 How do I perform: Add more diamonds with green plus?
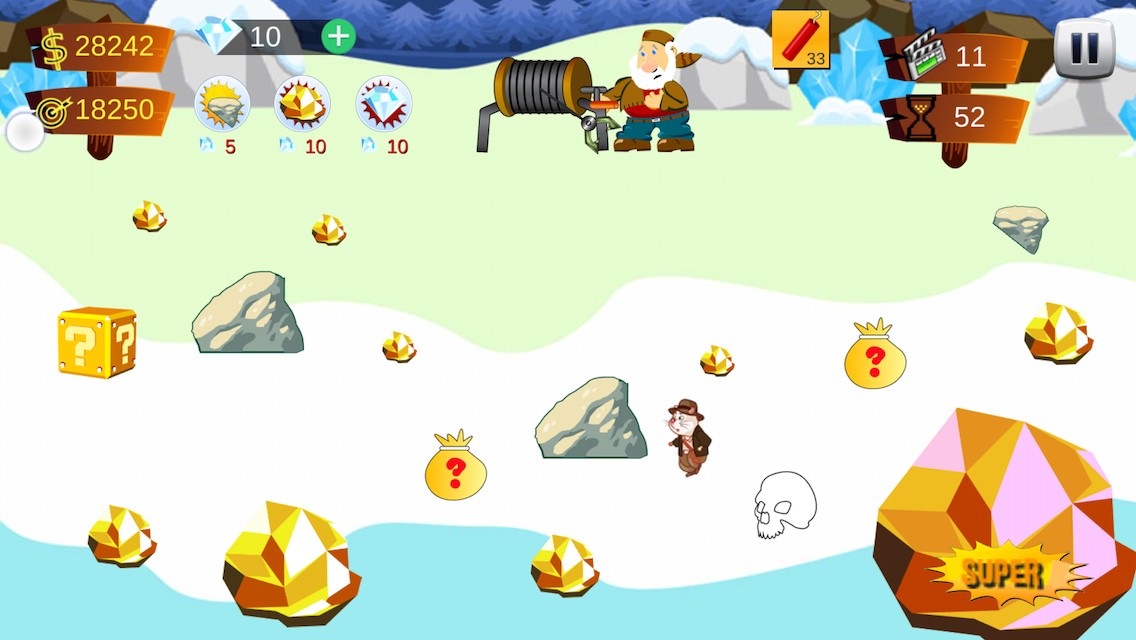(339, 37)
